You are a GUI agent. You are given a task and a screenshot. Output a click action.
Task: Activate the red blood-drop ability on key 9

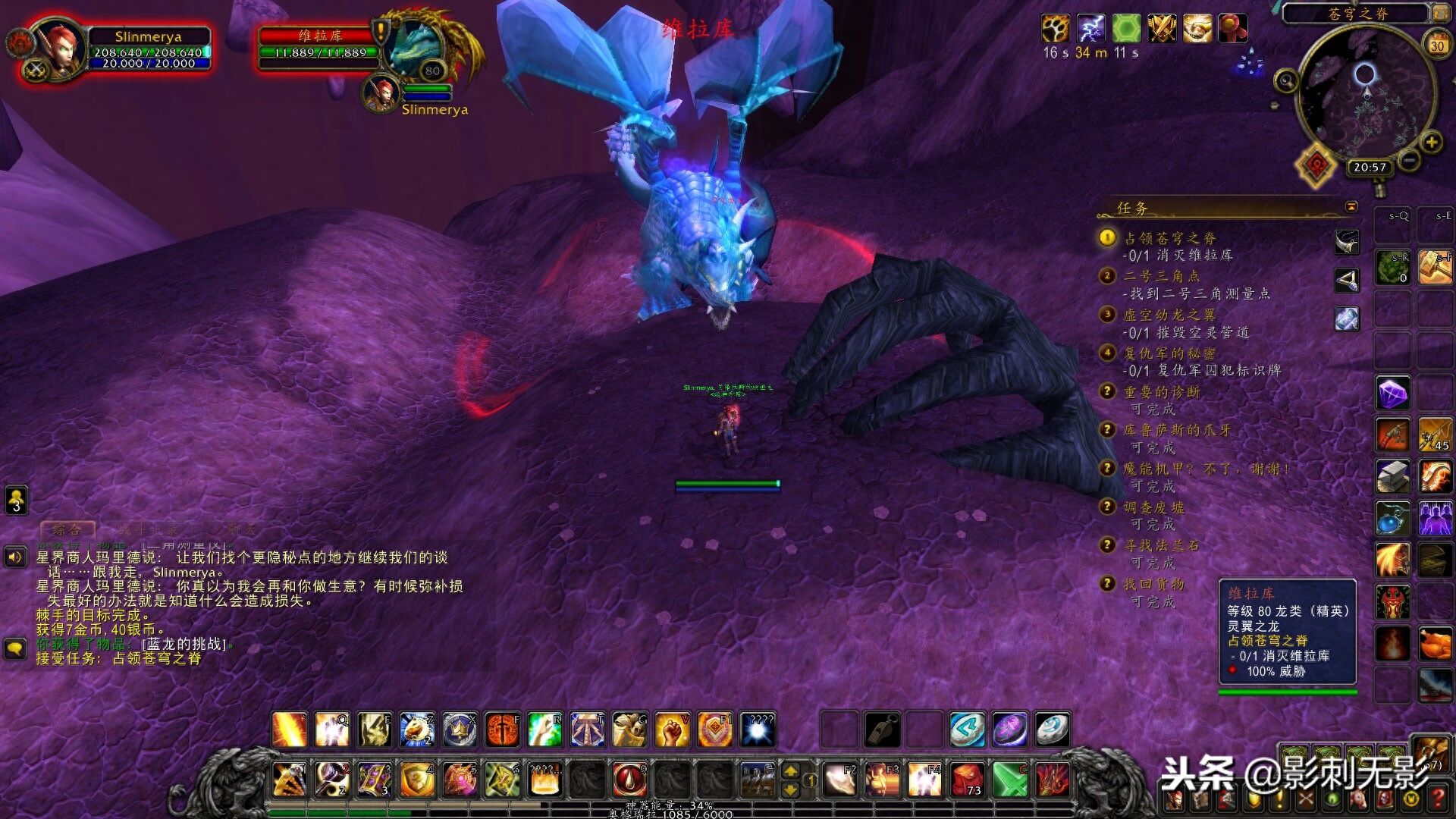coord(629,779)
